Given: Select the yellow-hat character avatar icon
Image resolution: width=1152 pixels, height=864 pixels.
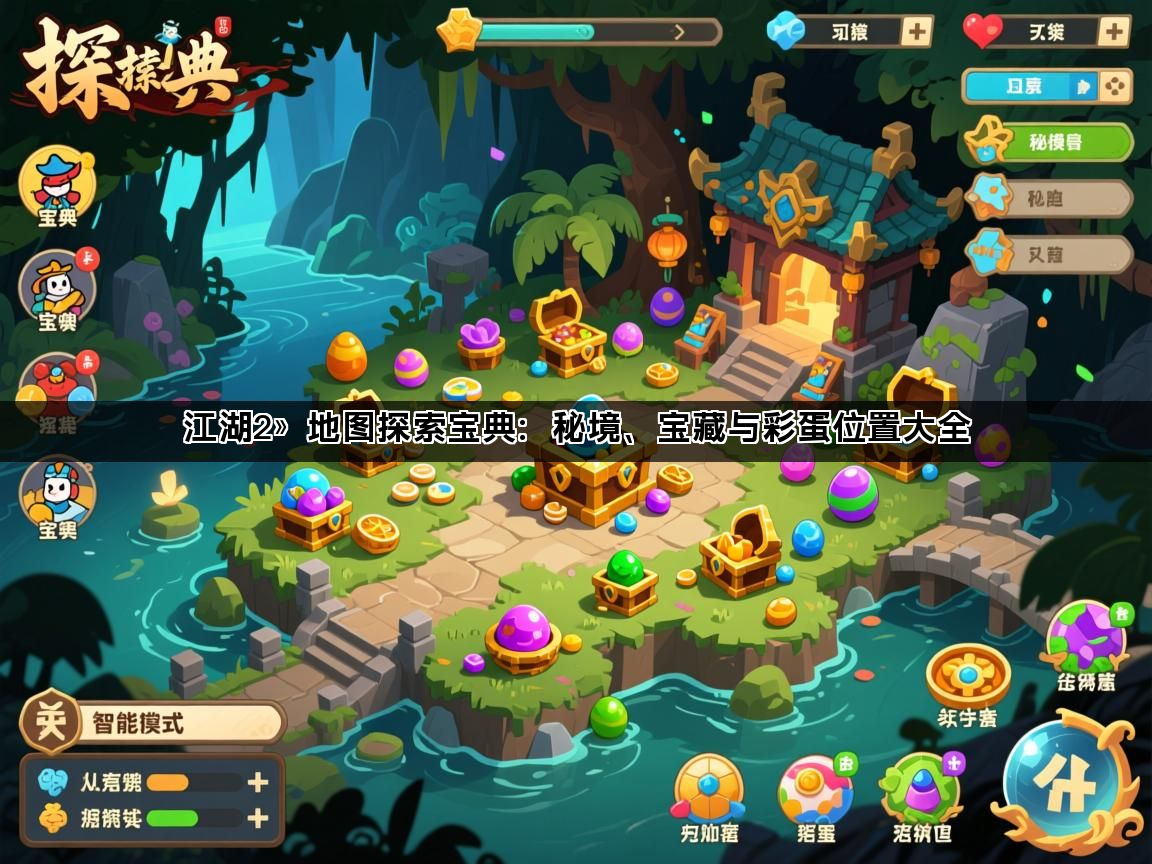Looking at the screenshot, I should [57, 288].
